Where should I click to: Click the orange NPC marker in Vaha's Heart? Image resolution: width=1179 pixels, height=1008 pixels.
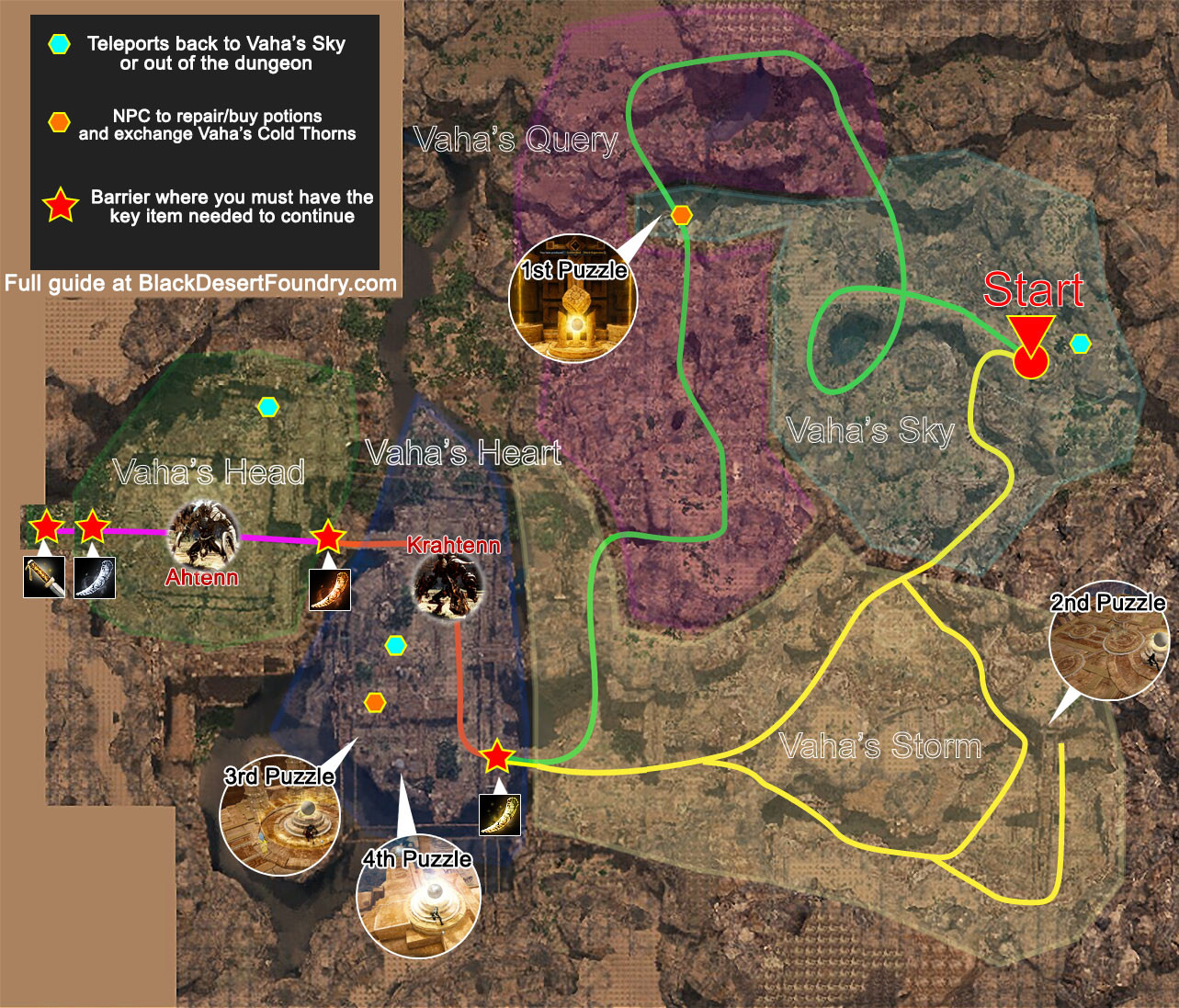(x=374, y=703)
